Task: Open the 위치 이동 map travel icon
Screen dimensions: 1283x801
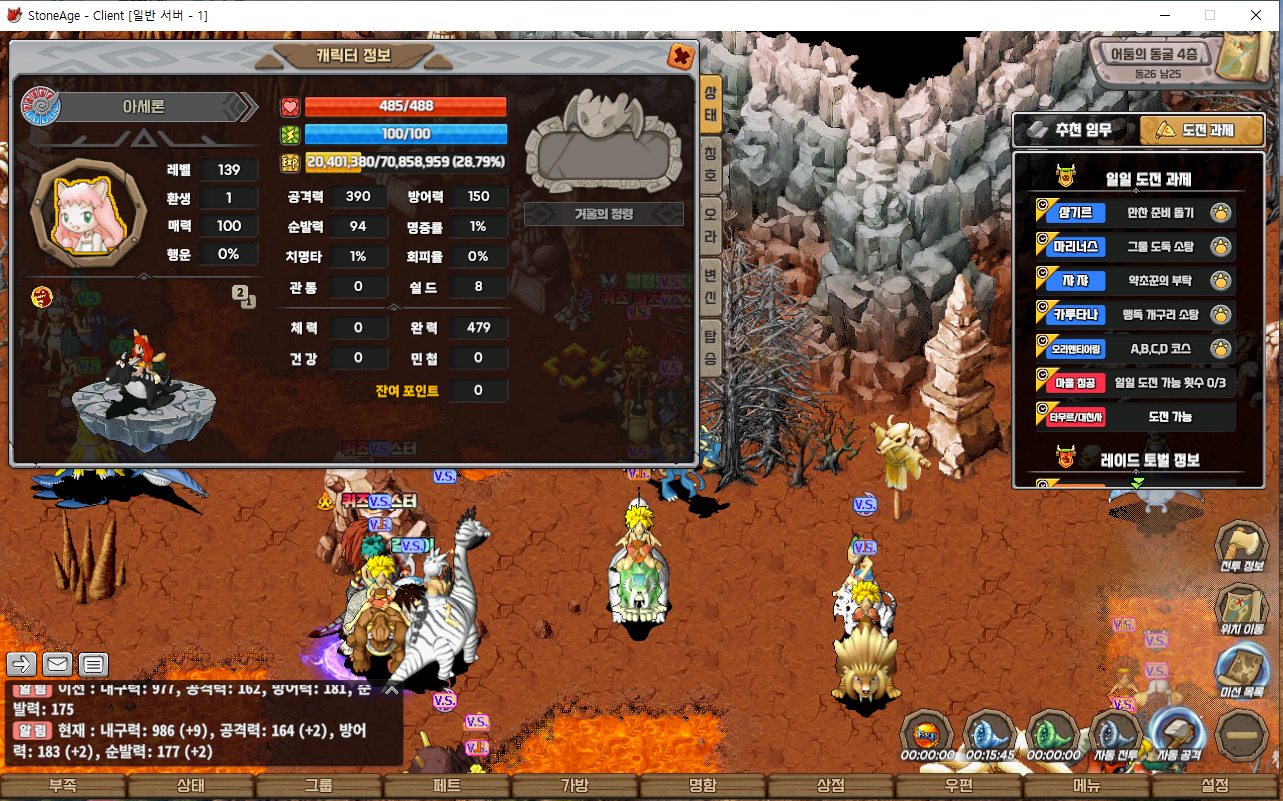Action: (1241, 608)
